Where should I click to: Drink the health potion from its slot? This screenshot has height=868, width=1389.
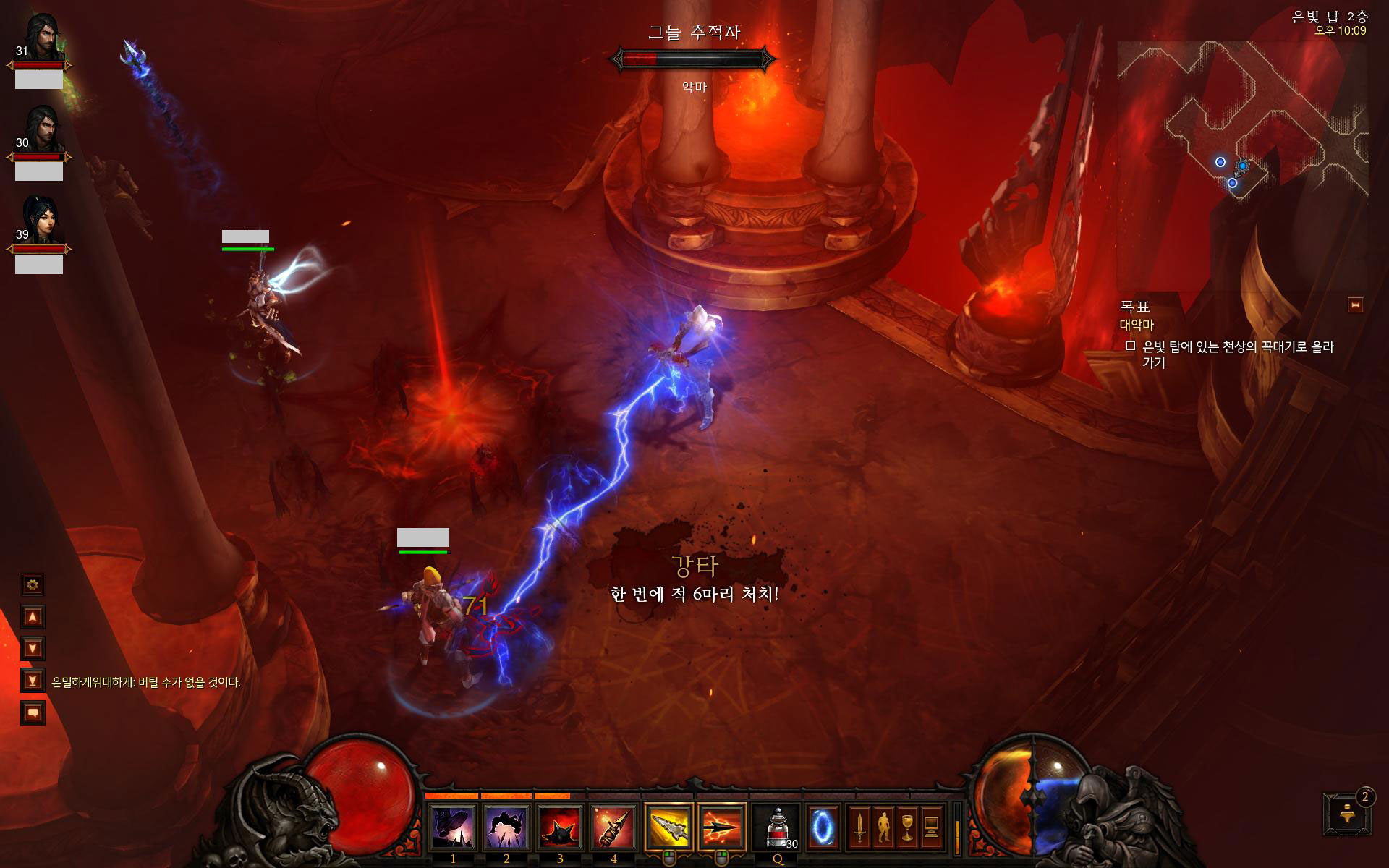778,826
